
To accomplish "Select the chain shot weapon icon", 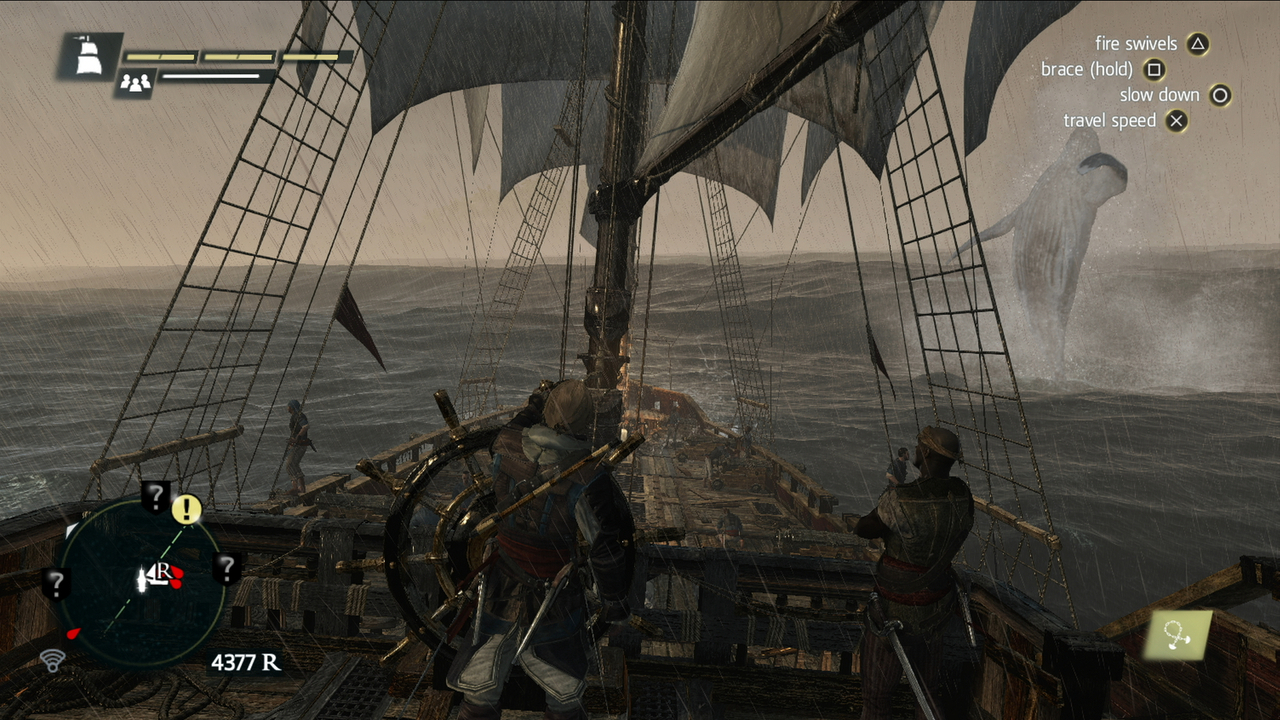I will [x=1178, y=634].
